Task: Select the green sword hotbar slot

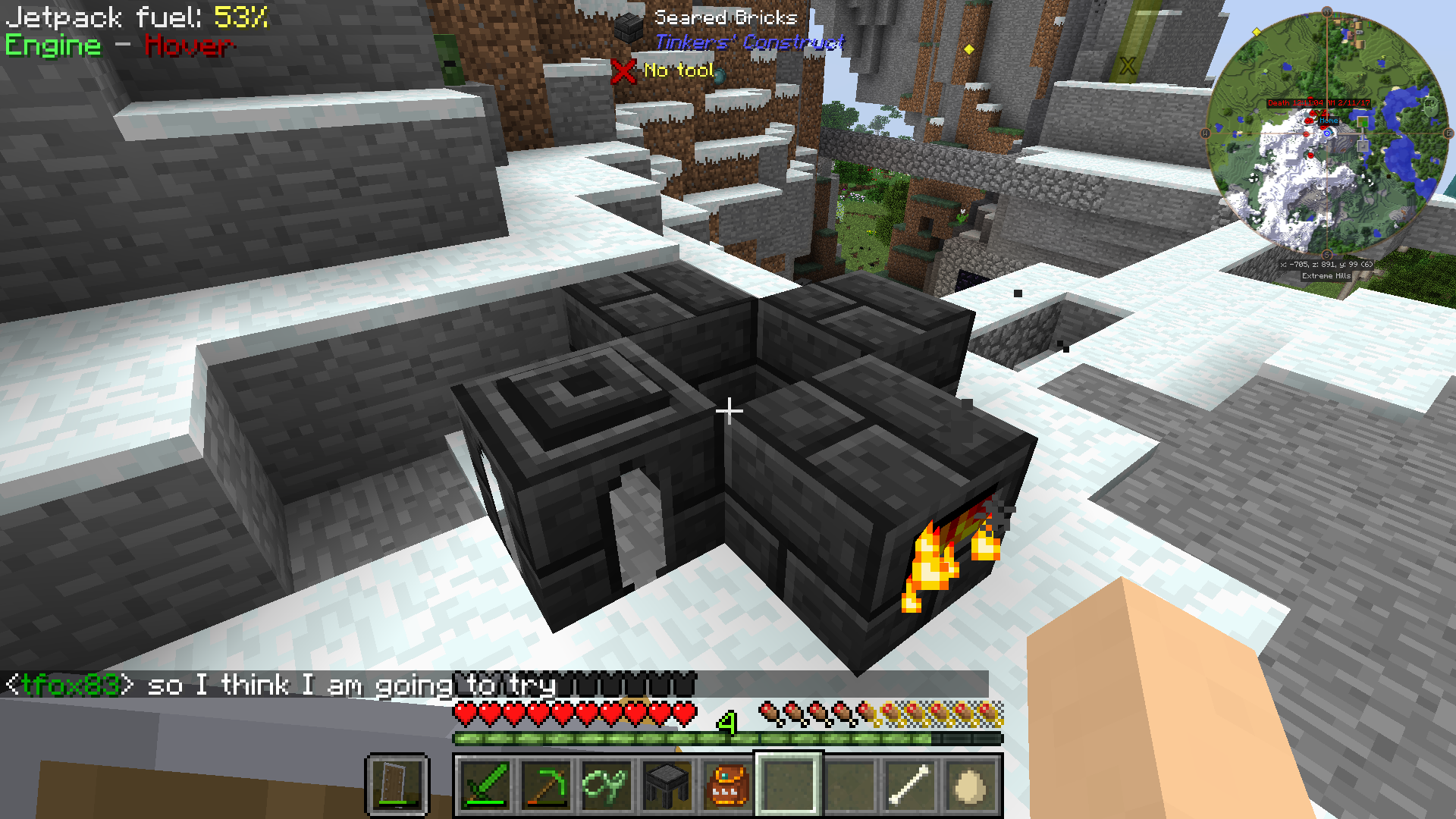Action: (485, 786)
